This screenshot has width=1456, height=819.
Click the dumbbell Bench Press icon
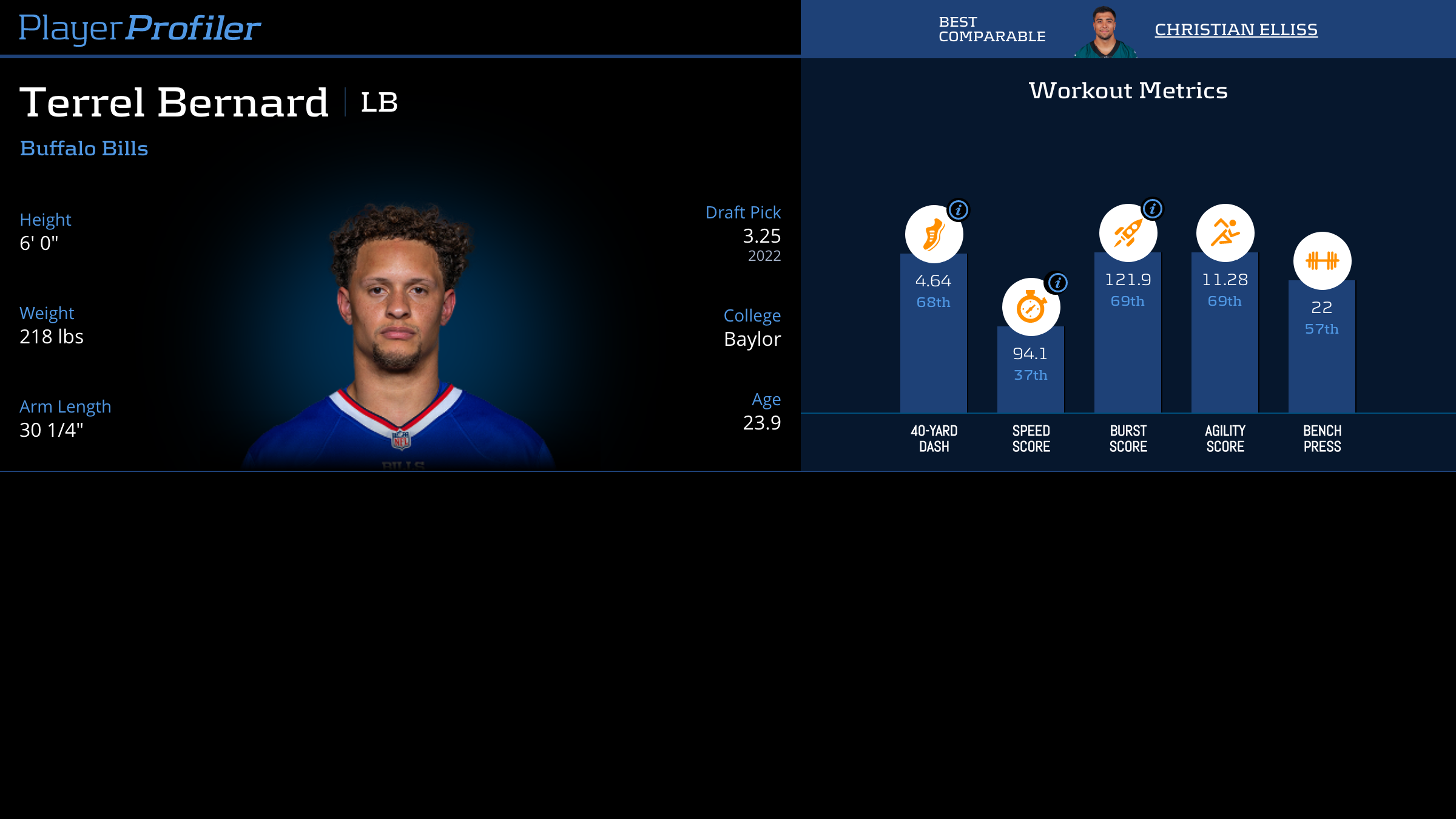pos(1321,260)
